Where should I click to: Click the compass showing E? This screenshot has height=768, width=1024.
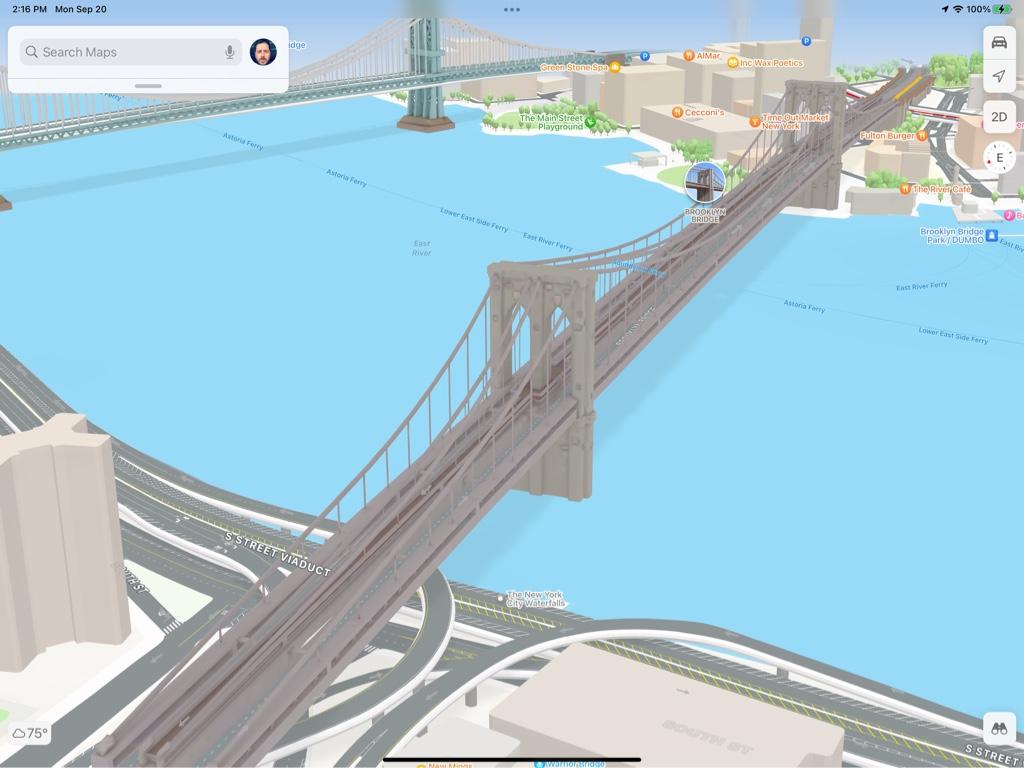pos(999,157)
